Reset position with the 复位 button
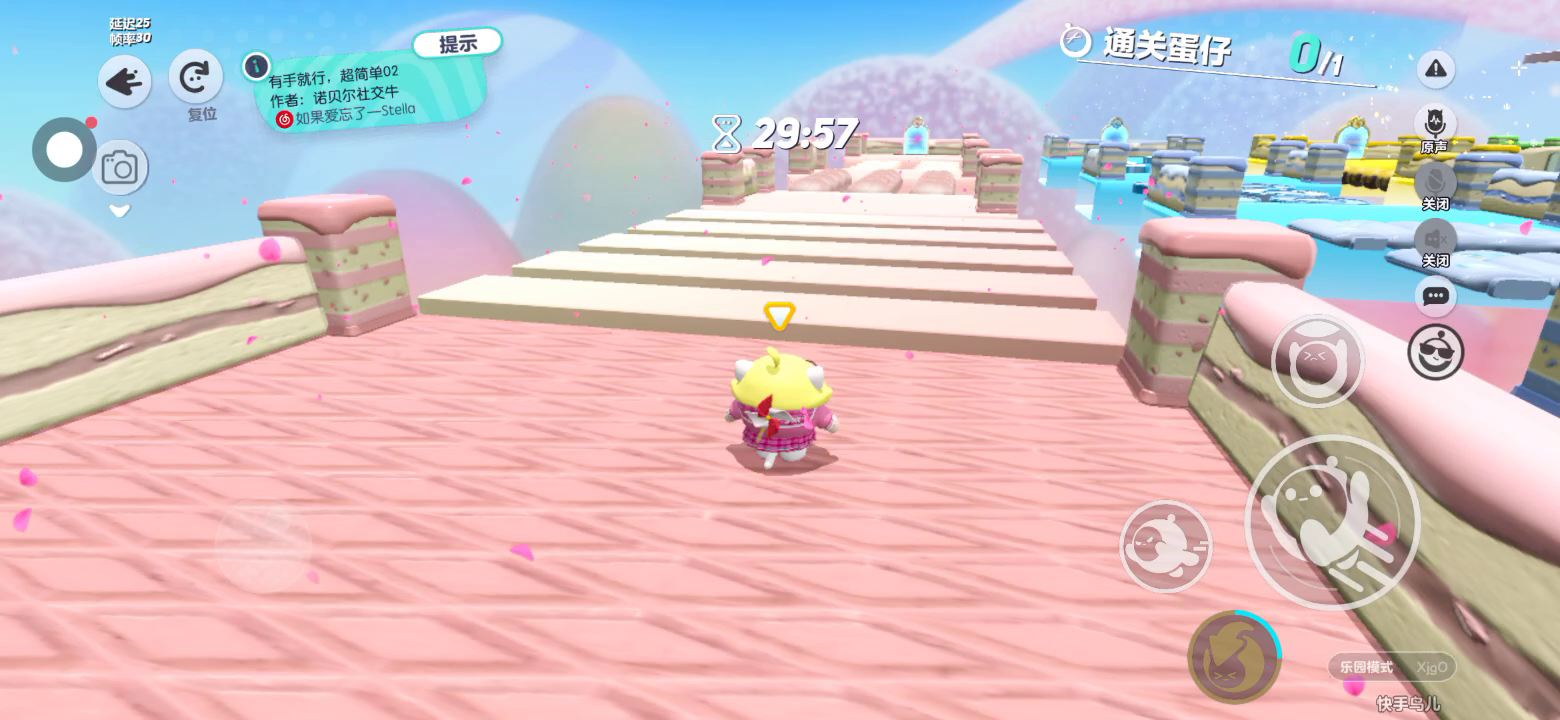1560x720 pixels. (195, 76)
